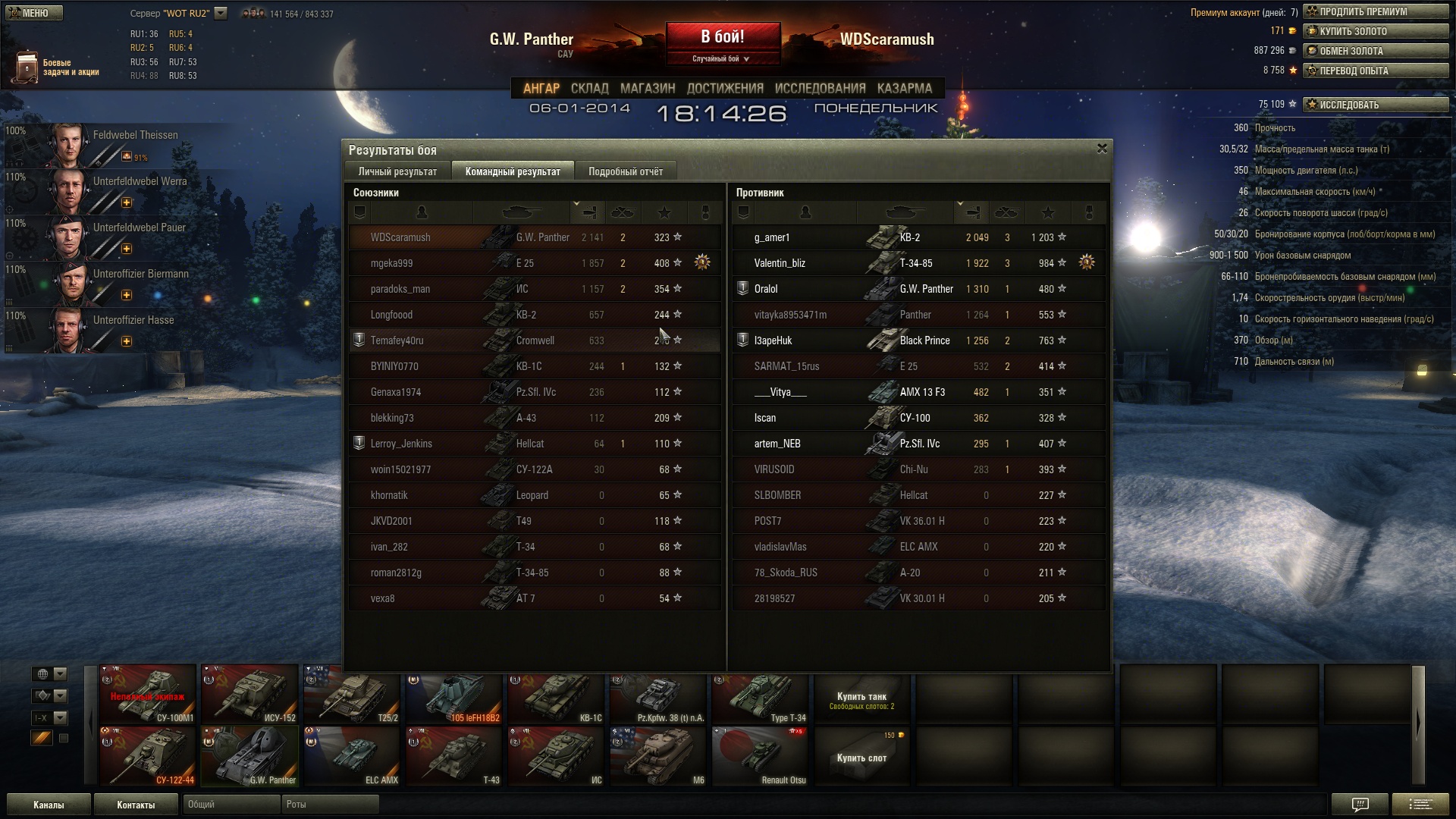
Task: Go to the СКЛАД section
Action: [x=589, y=88]
